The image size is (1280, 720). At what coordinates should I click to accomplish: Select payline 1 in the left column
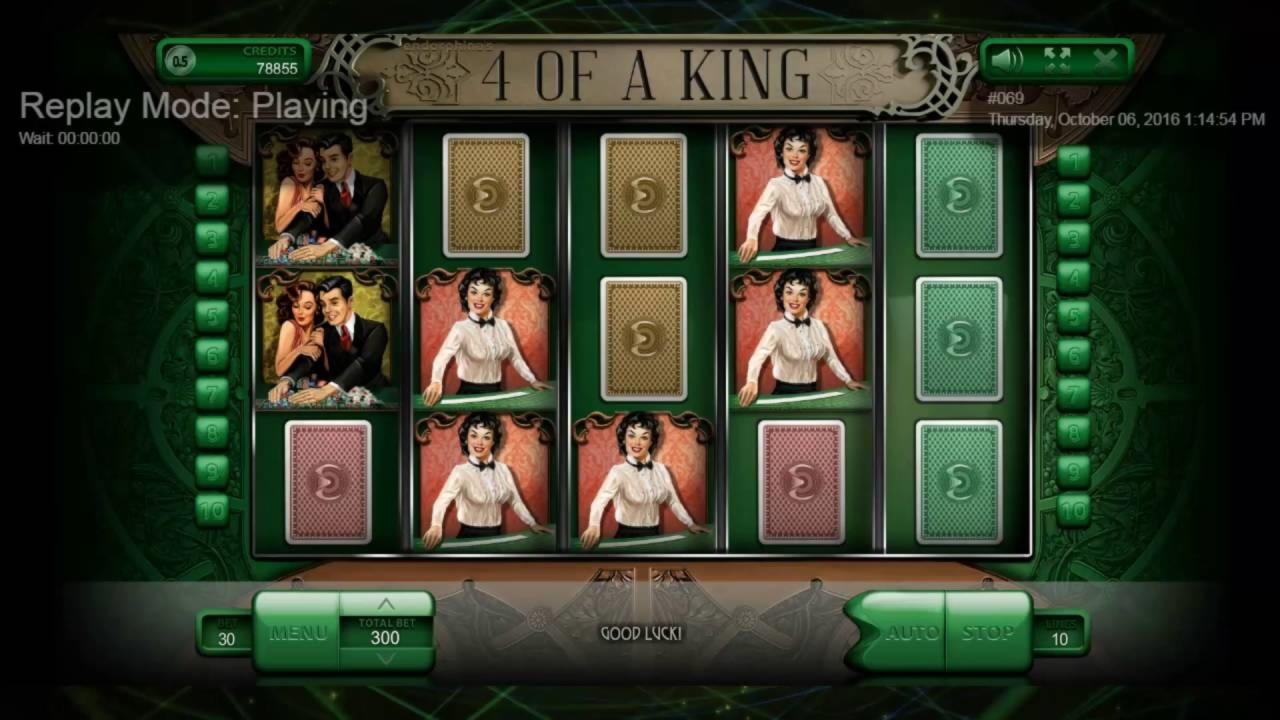(212, 160)
